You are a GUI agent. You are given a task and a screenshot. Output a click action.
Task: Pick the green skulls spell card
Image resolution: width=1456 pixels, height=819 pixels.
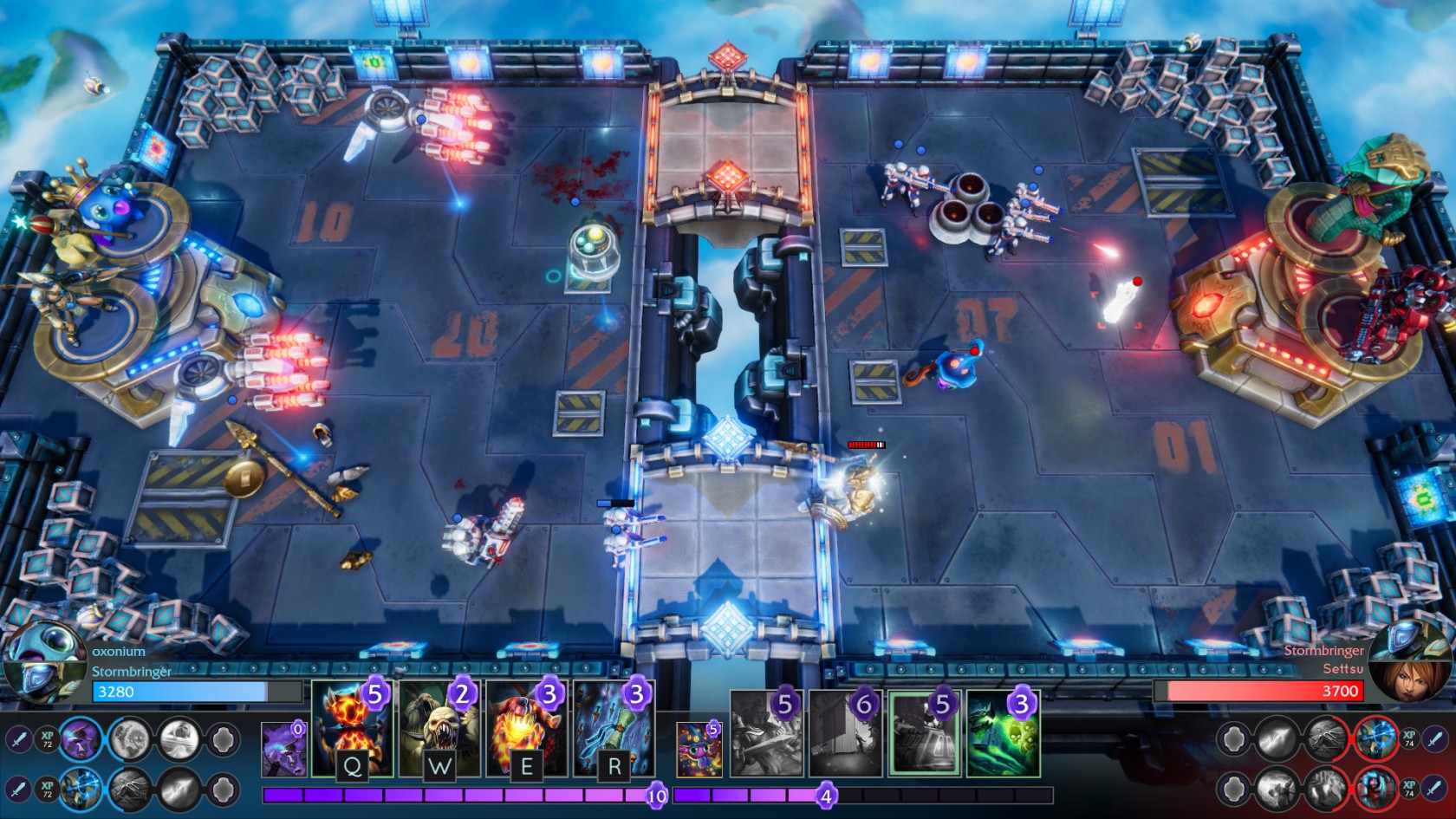1003,733
